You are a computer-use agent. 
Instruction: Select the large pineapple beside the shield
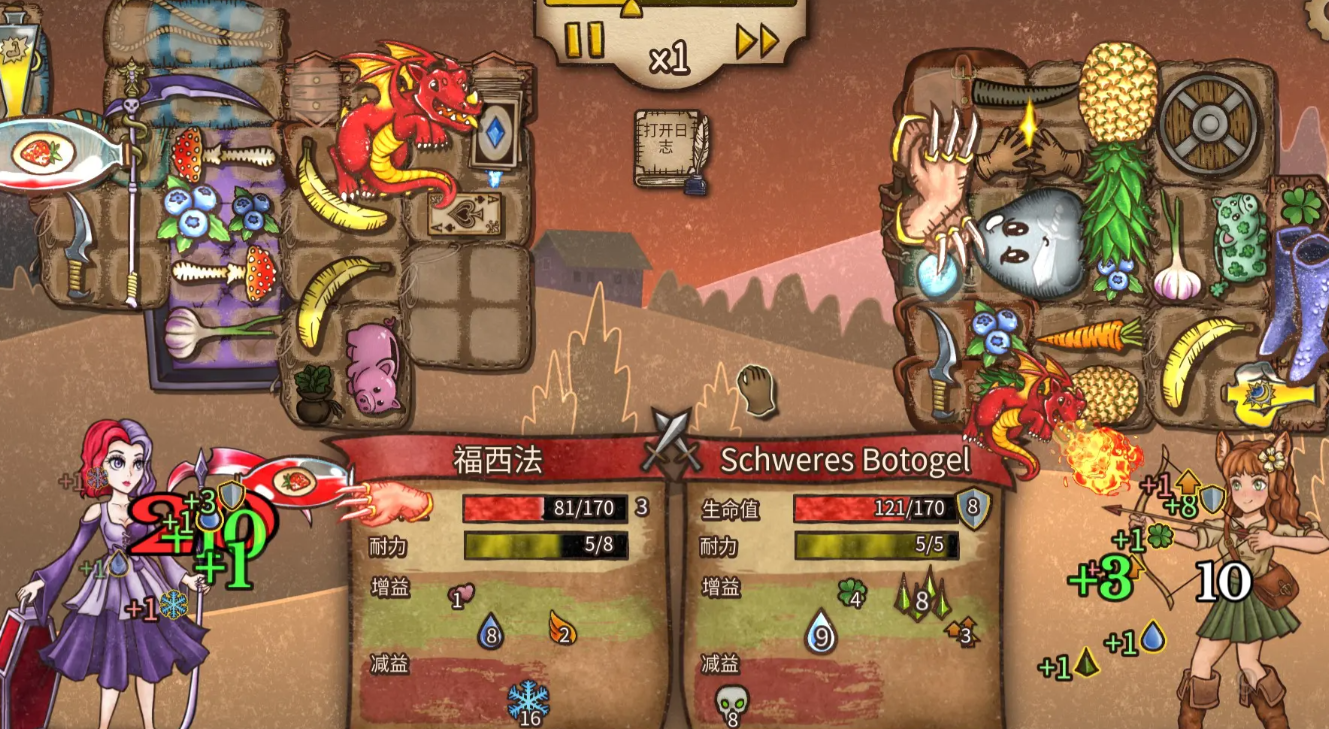point(1116,88)
